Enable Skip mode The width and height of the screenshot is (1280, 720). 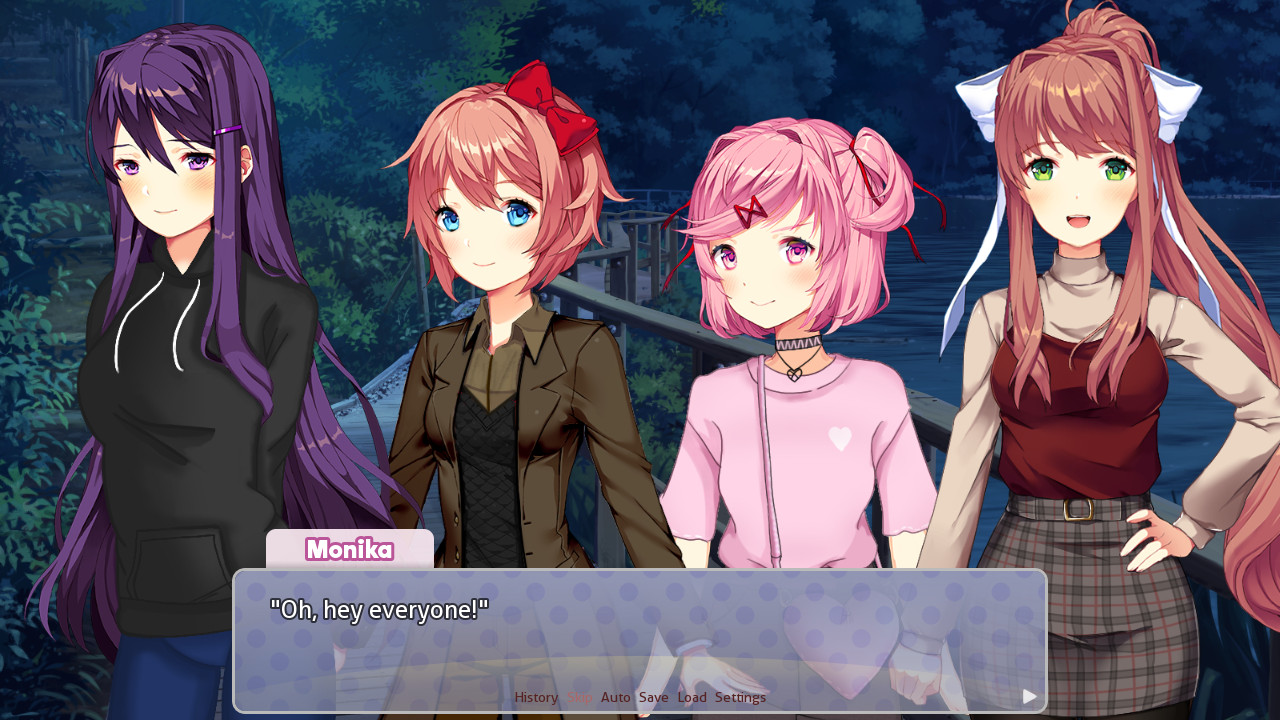[578, 697]
